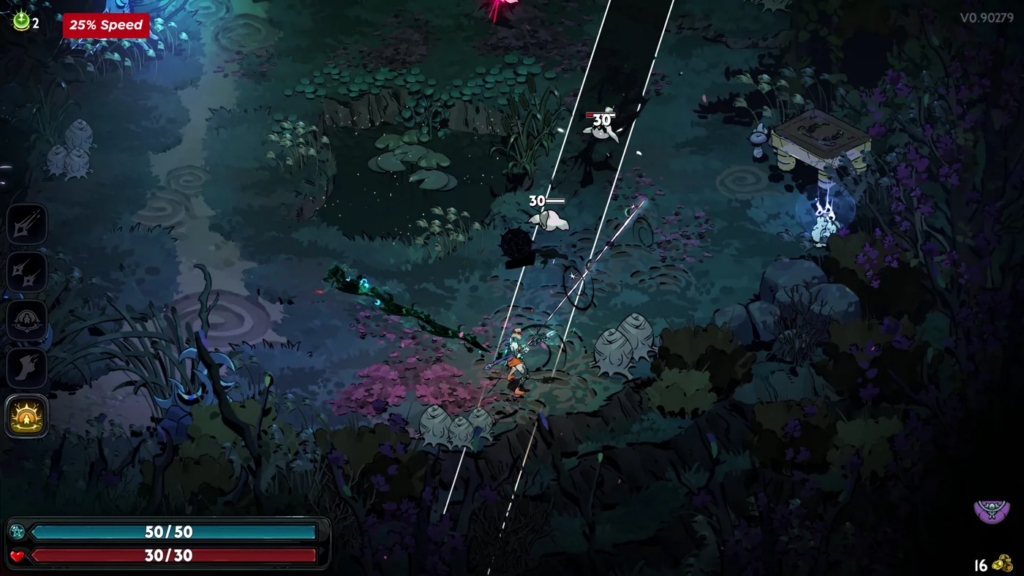
Task: Click the gold coins currency icon
Action: [x=1002, y=563]
